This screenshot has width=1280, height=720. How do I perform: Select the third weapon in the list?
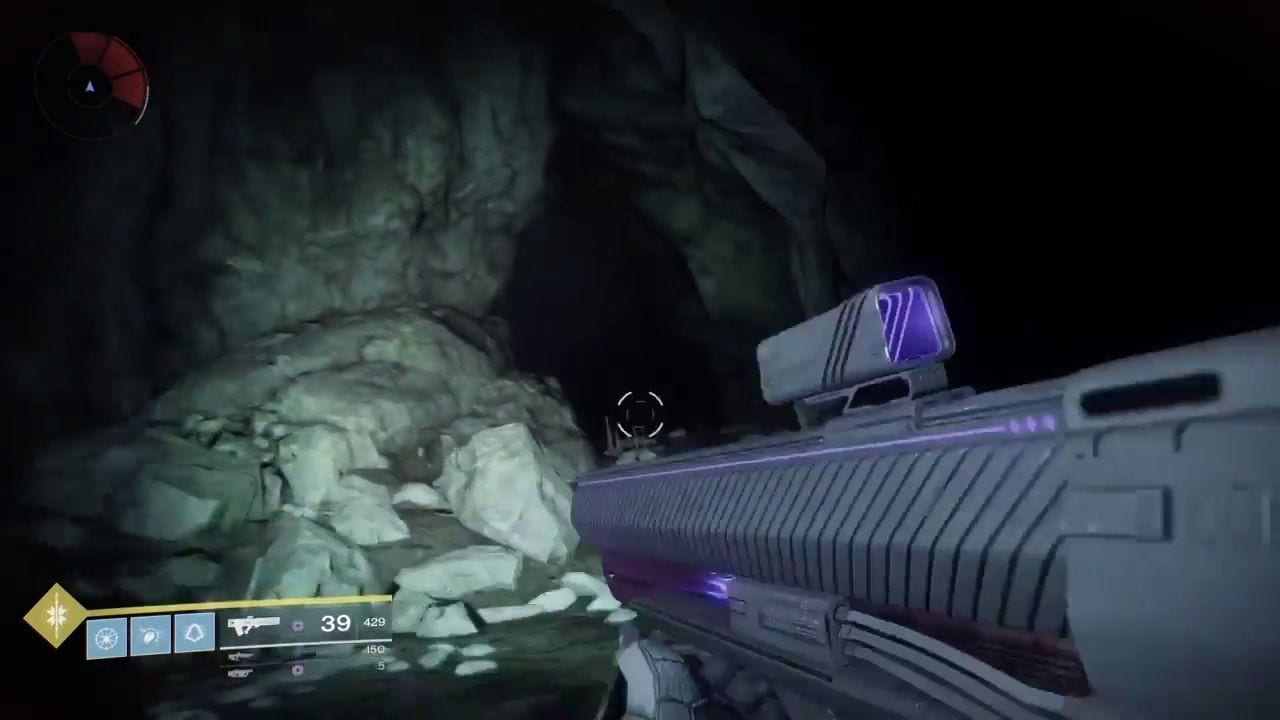[241, 672]
